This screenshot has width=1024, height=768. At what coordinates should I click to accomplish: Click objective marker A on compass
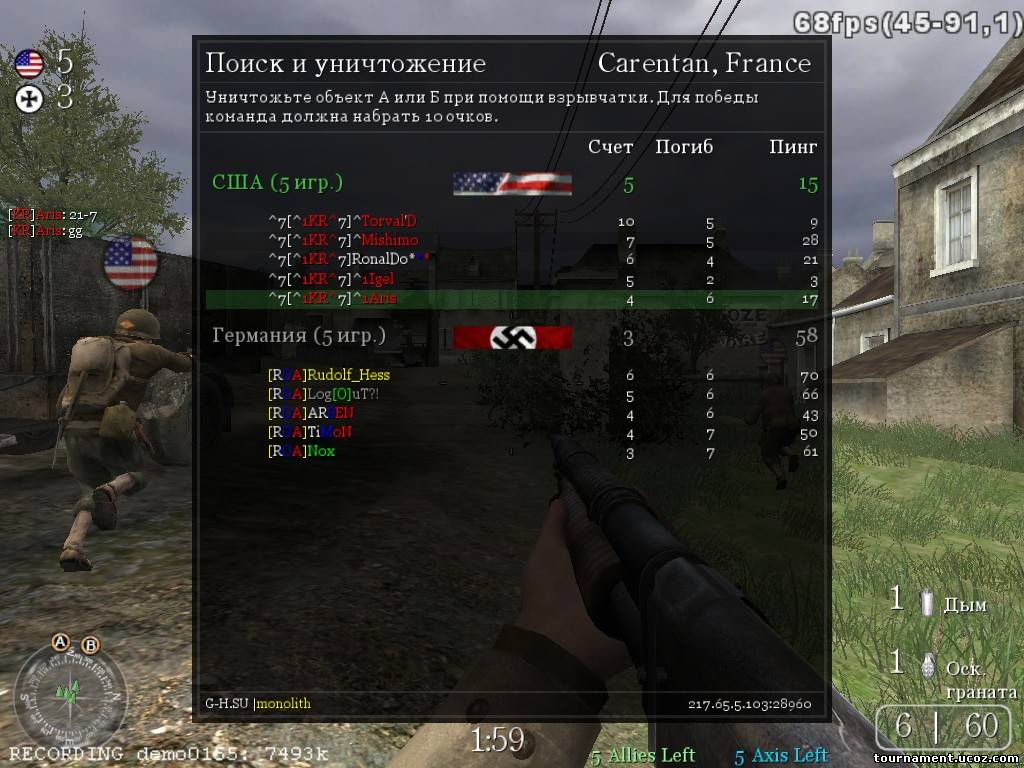(61, 642)
